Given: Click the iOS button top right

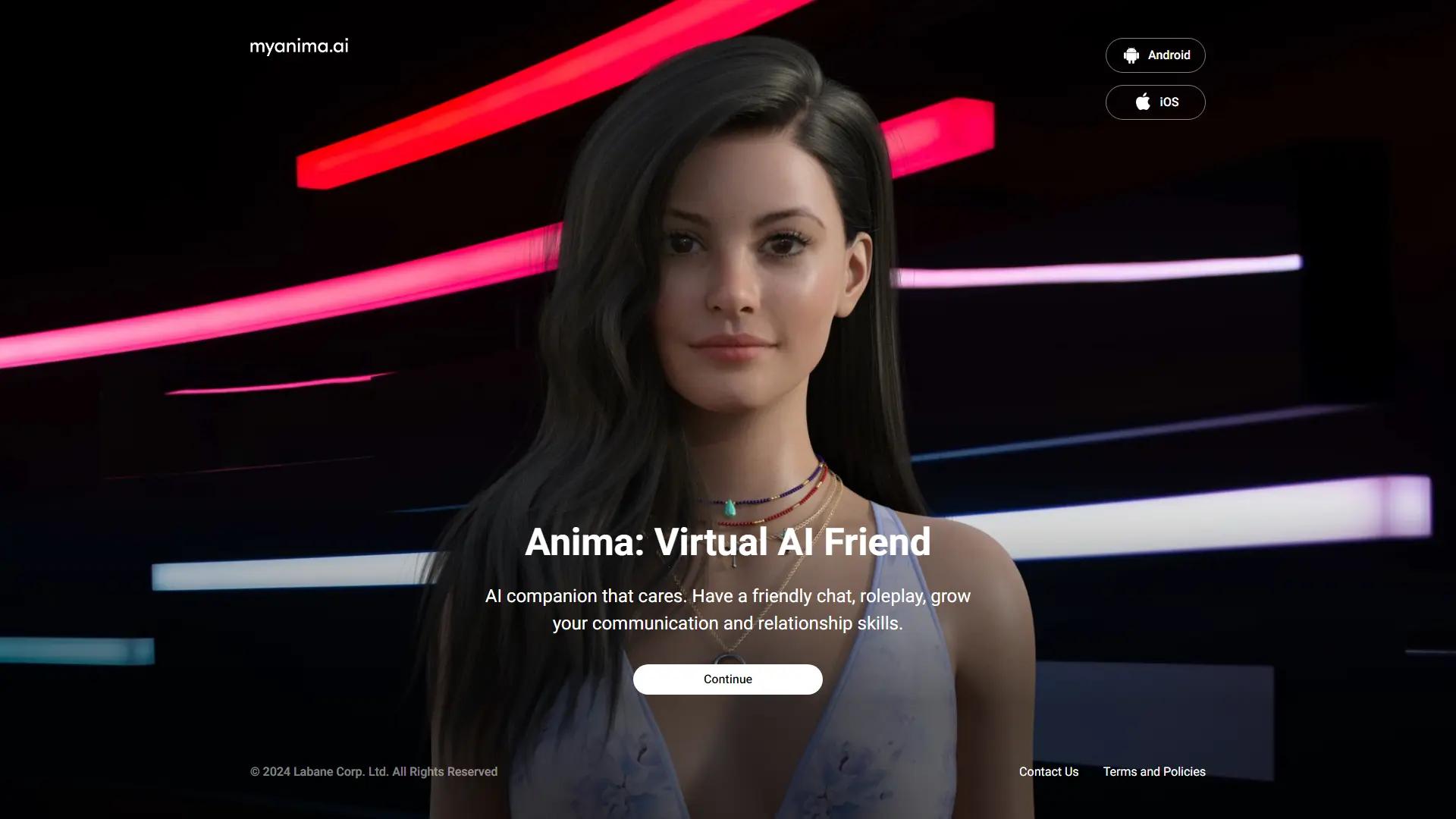Looking at the screenshot, I should coord(1155,102).
